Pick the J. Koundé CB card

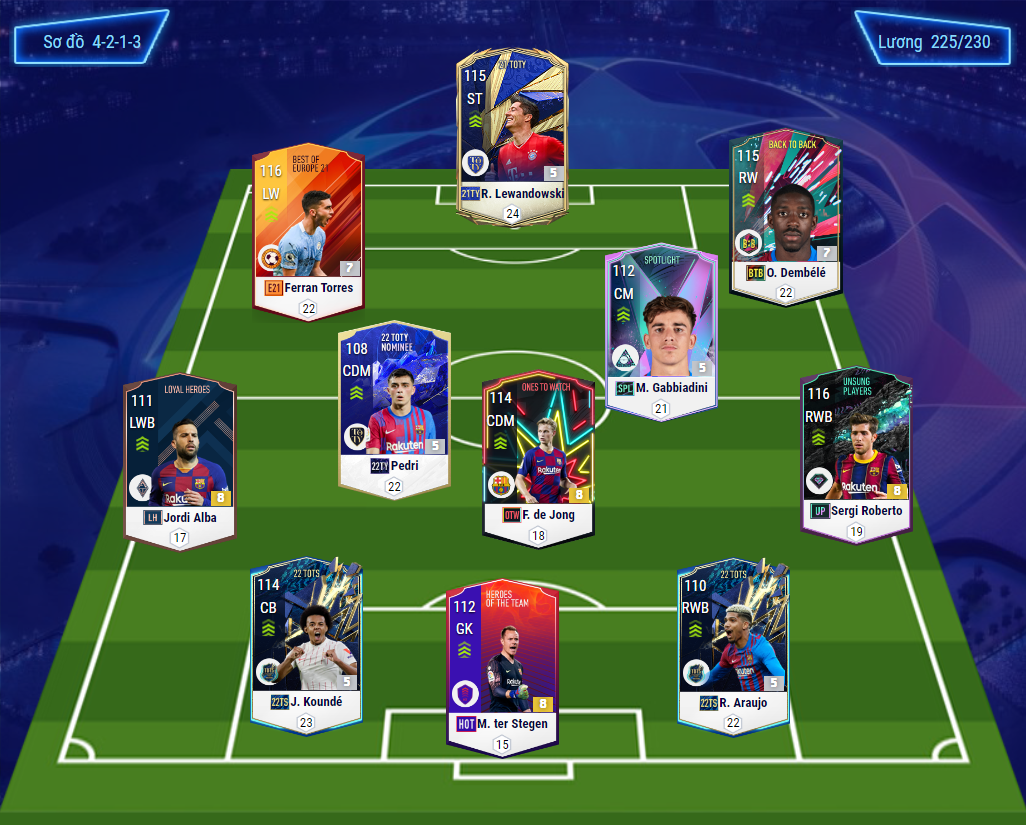tap(306, 640)
